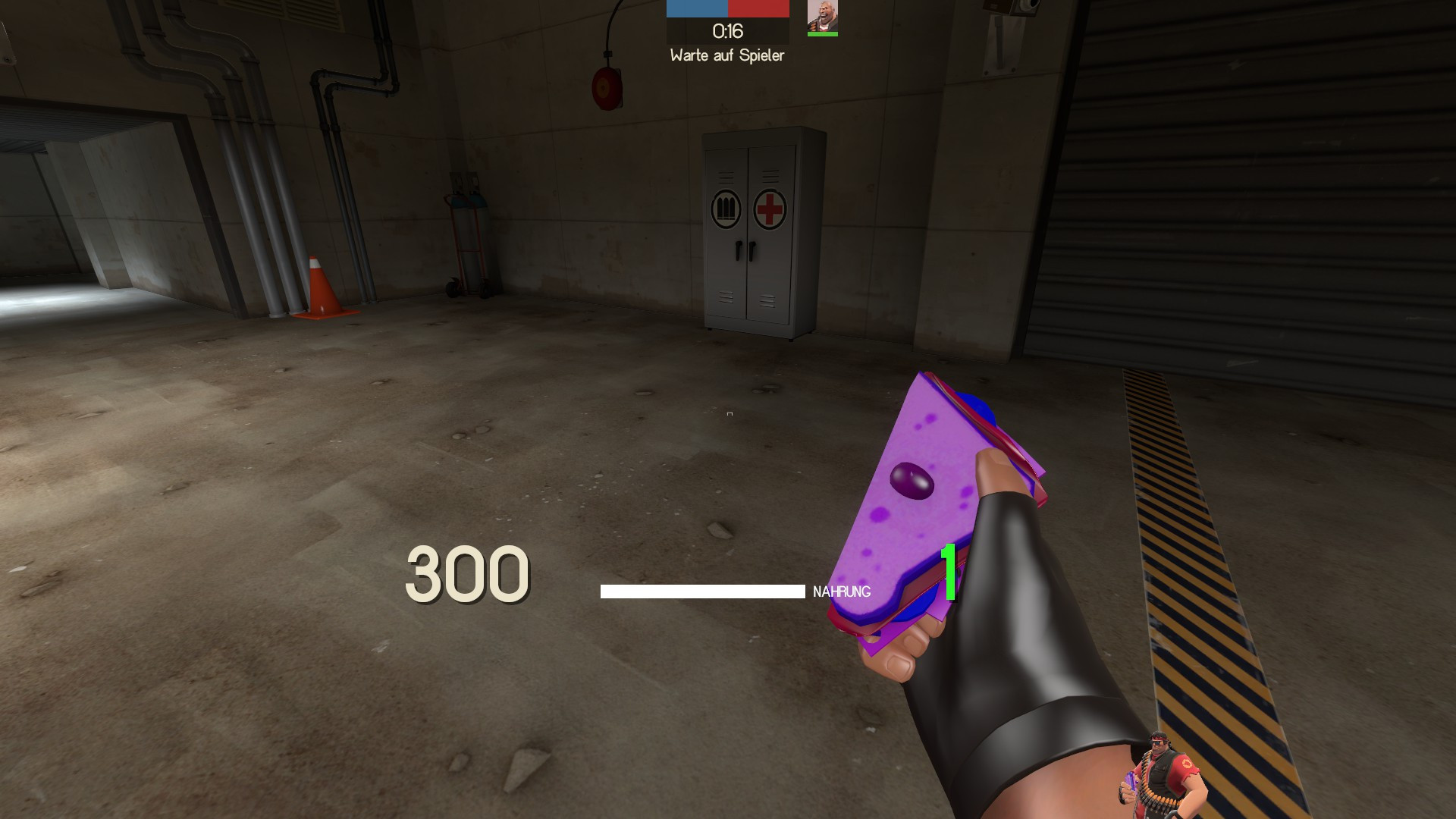Toggle the green health bar under the portrait
The width and height of the screenshot is (1456, 819).
pos(821,35)
